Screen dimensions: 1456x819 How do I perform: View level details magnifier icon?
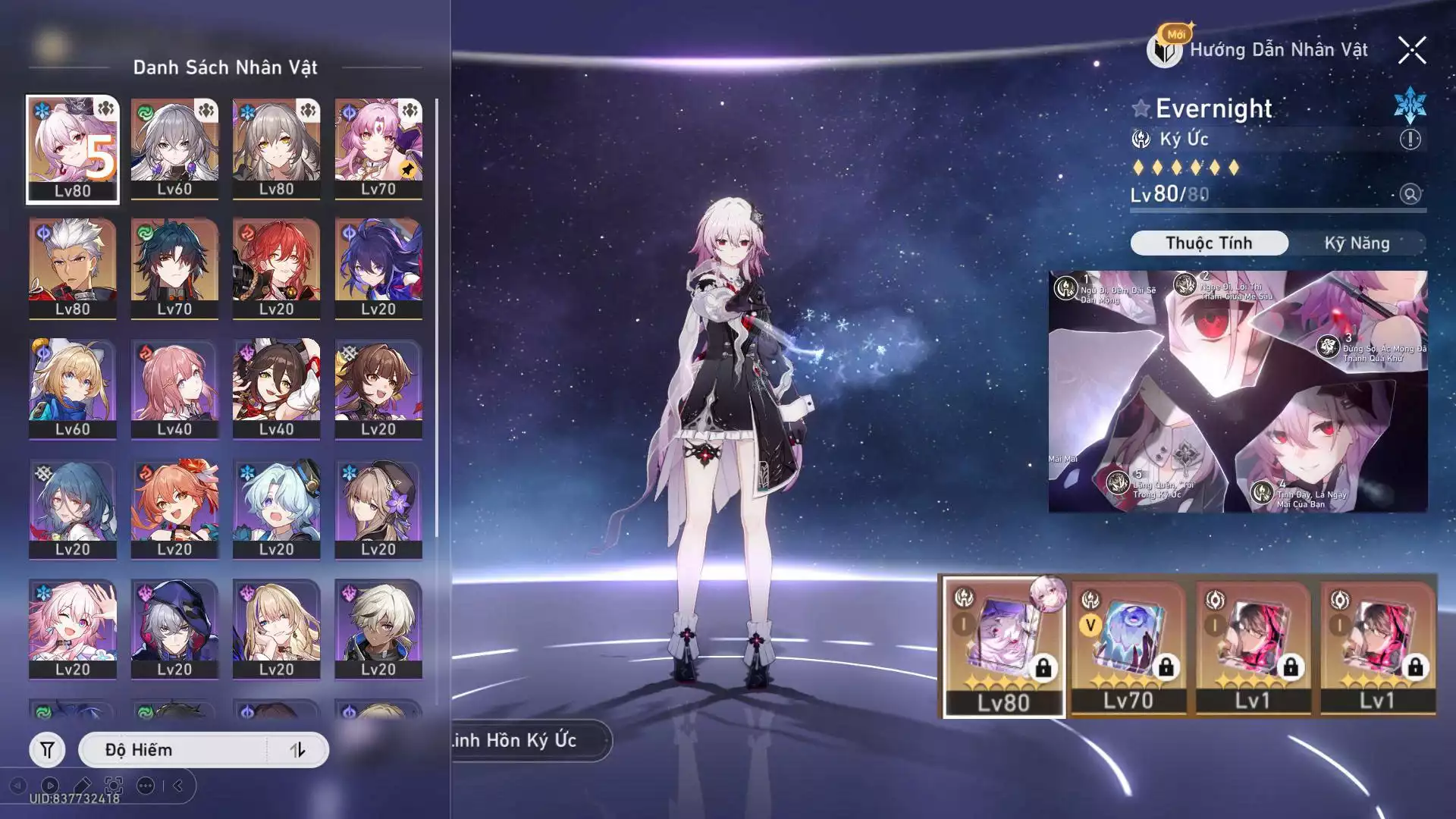[1410, 194]
